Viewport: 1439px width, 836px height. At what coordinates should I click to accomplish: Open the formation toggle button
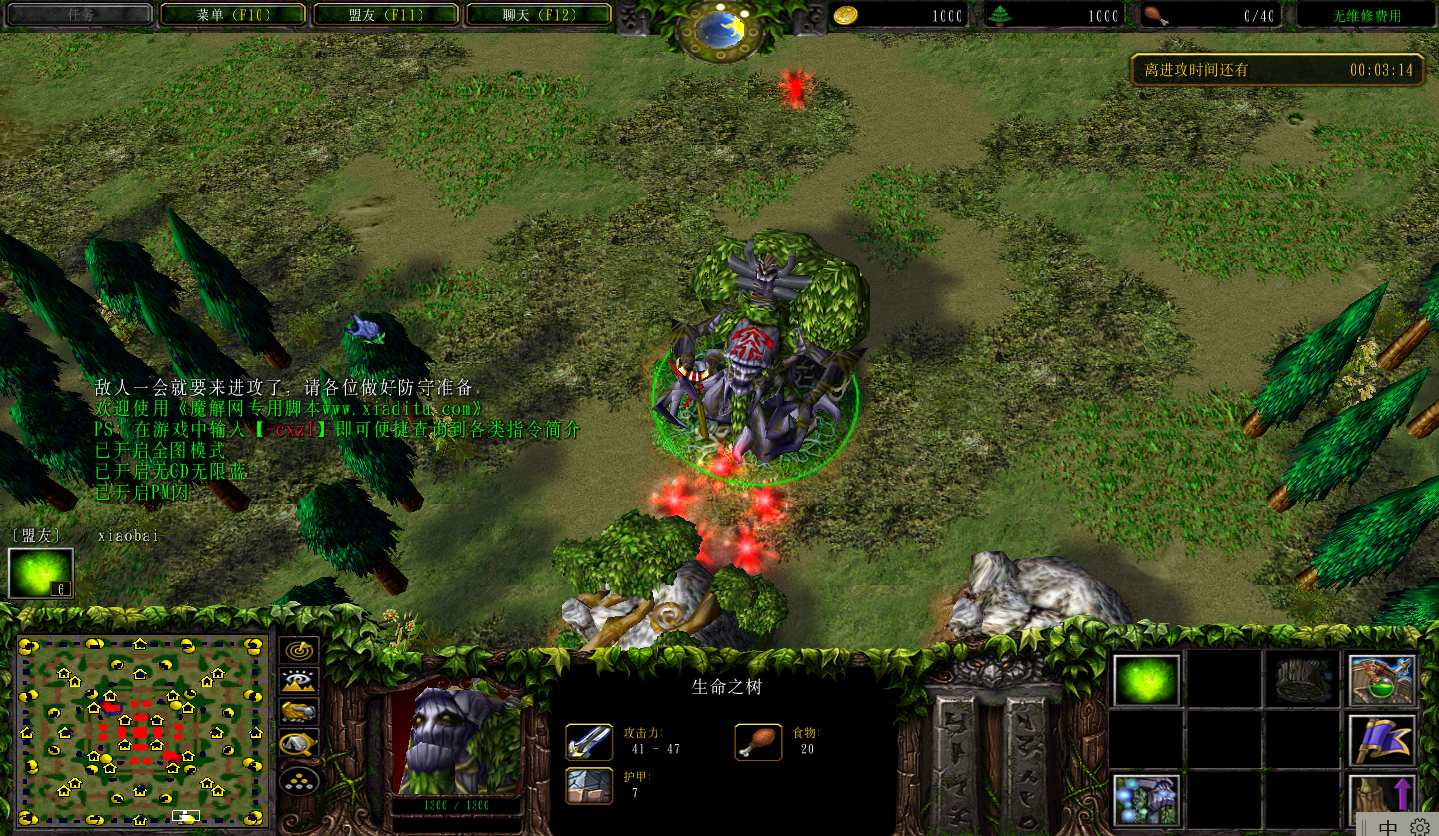tap(298, 778)
